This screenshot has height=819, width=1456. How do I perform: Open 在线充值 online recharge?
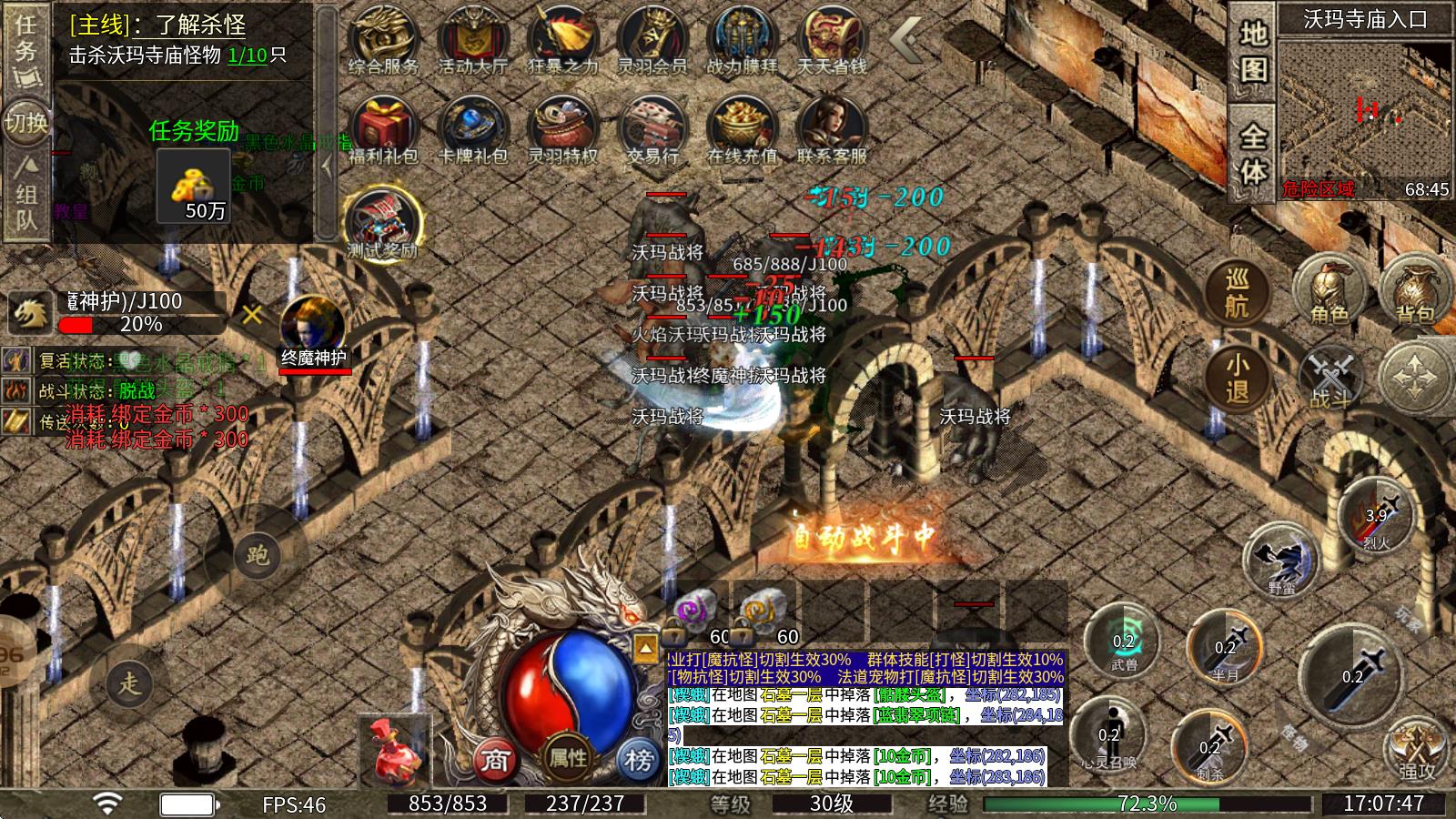(742, 130)
